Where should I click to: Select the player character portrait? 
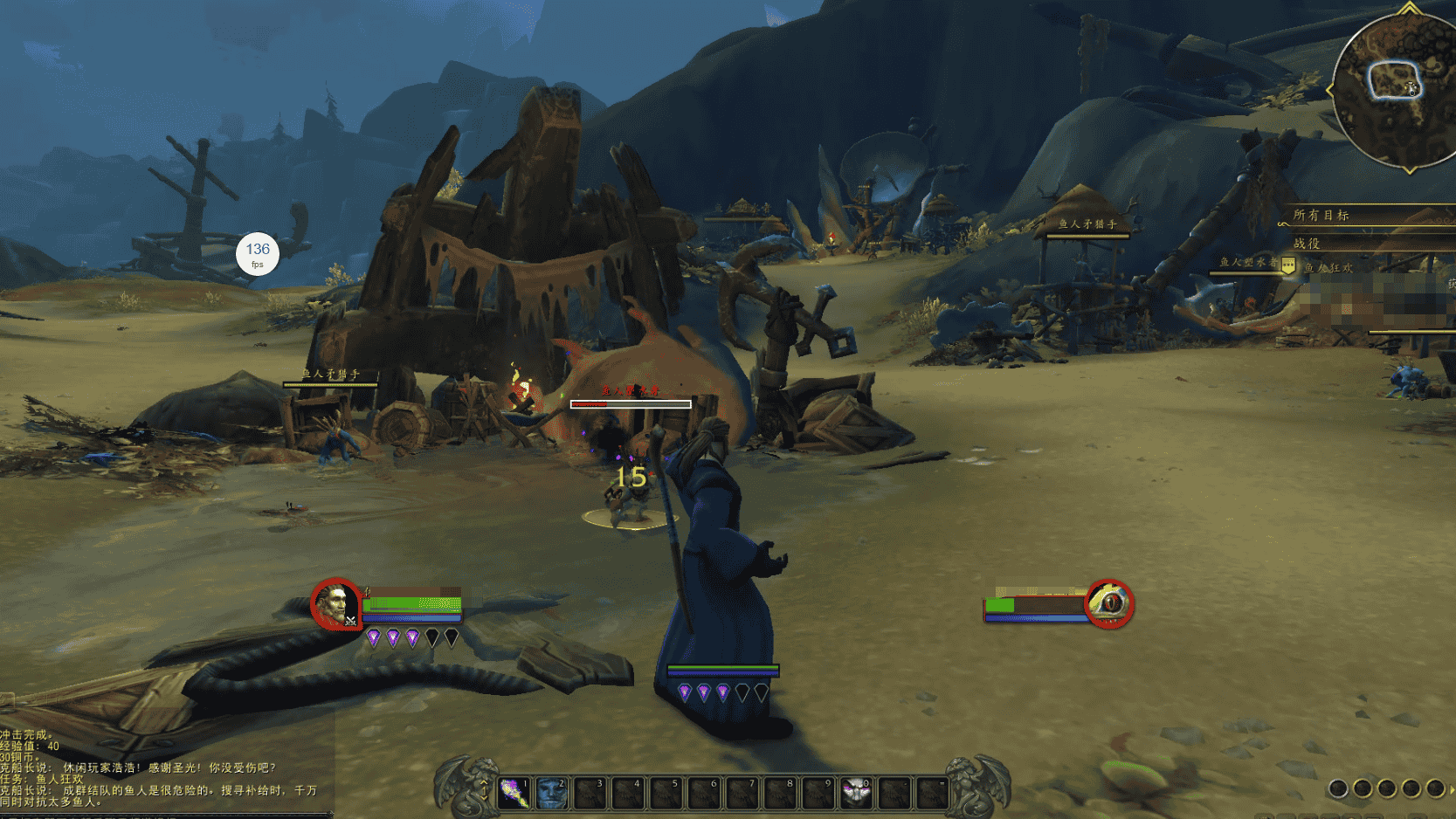(335, 603)
